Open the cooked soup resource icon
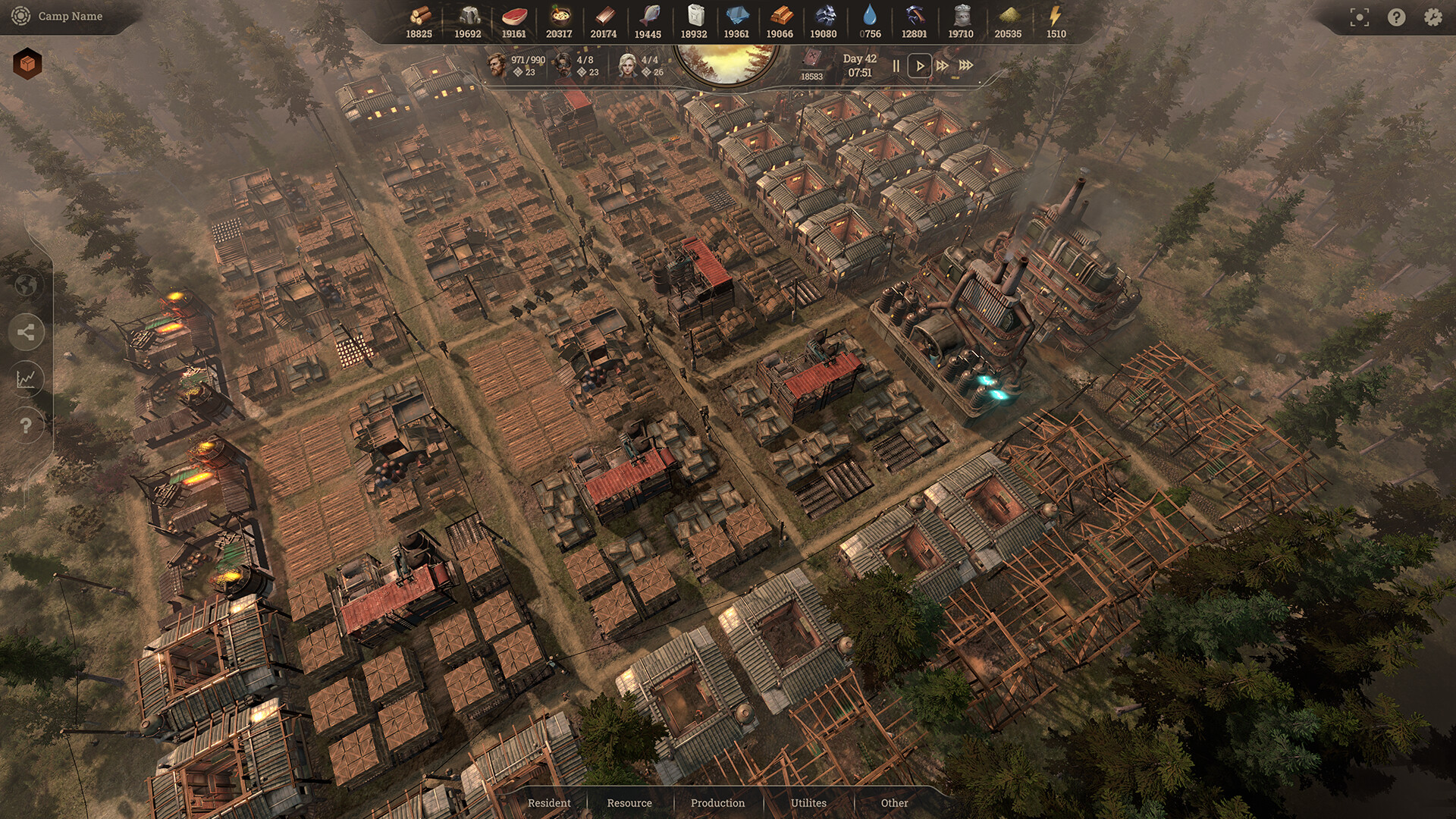This screenshot has width=1456, height=819. pyautogui.click(x=559, y=15)
